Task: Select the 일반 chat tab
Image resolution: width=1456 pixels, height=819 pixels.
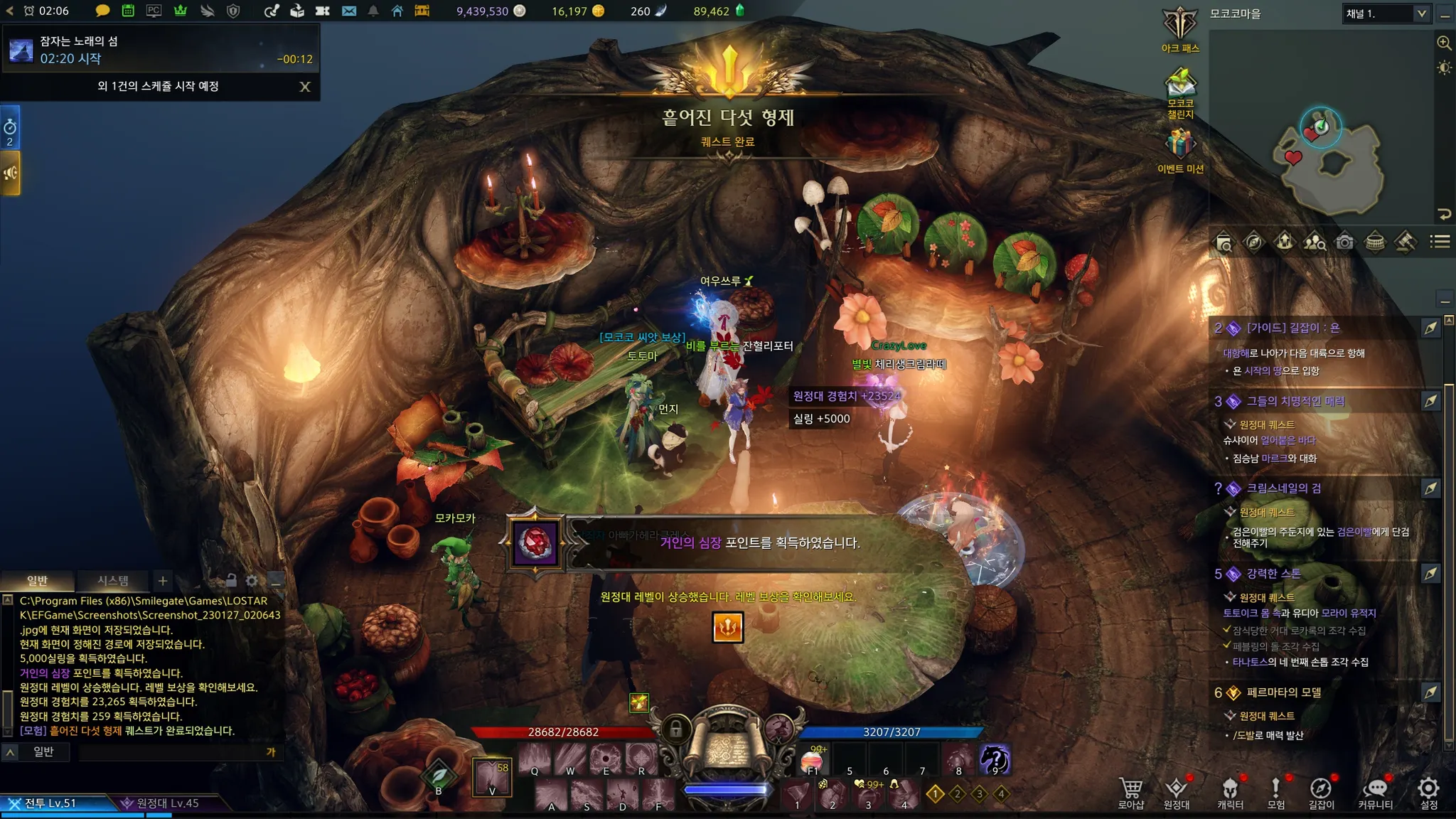Action: tap(37, 581)
